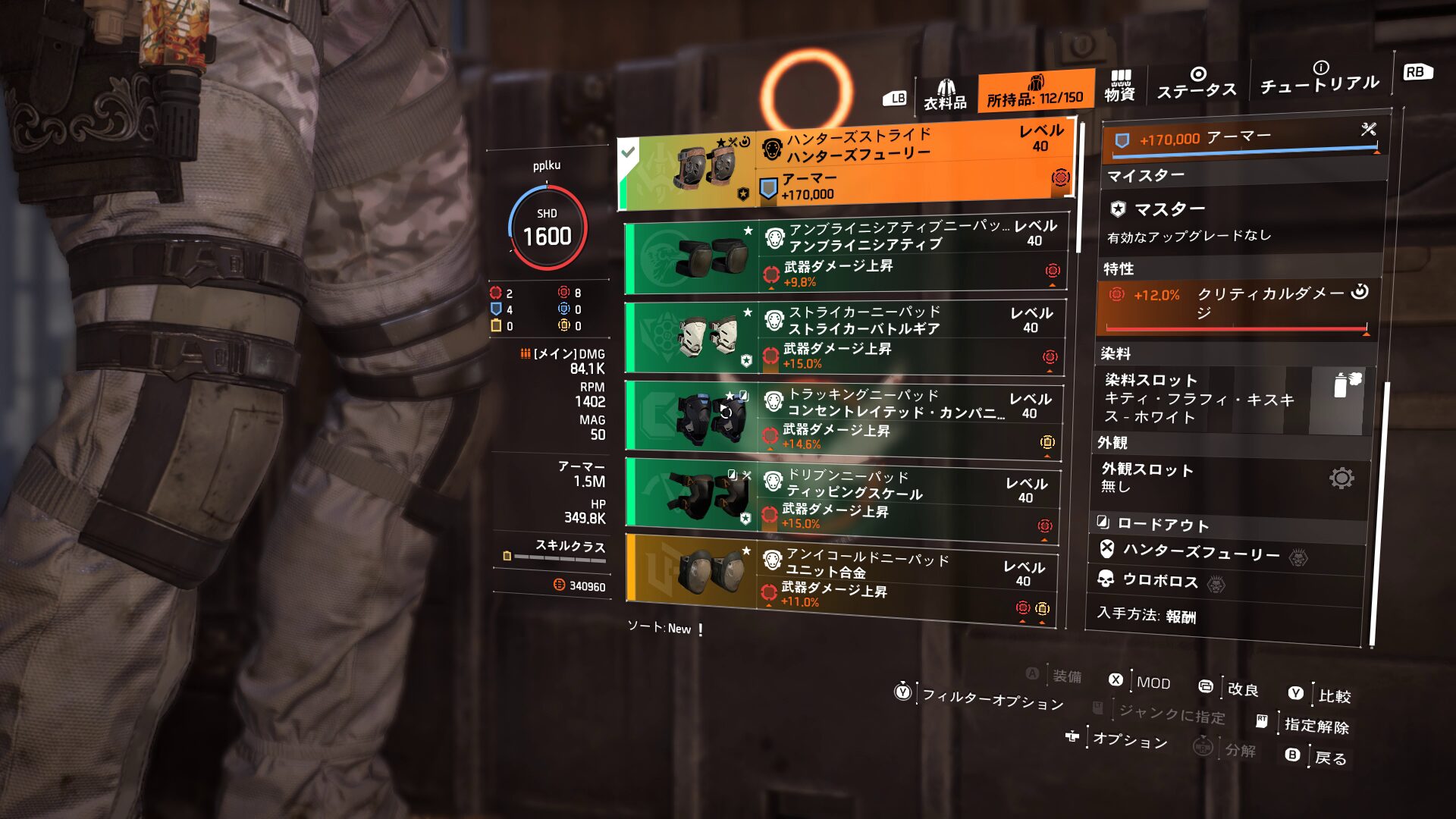
Task: Open the SHD 1600 level ring
Action: [x=548, y=229]
